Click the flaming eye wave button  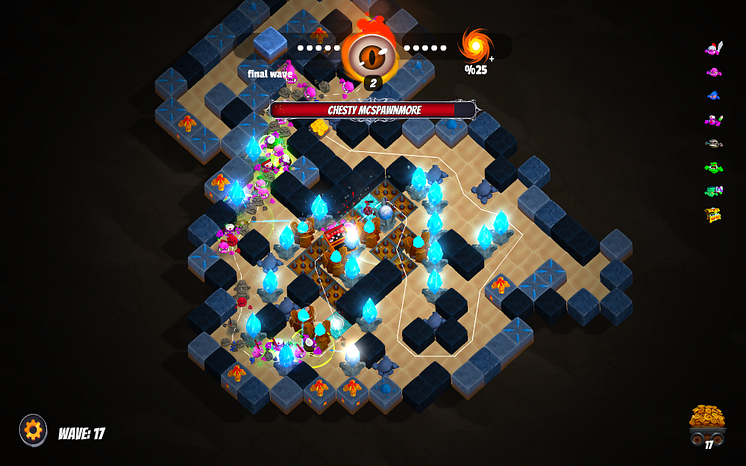click(x=371, y=52)
